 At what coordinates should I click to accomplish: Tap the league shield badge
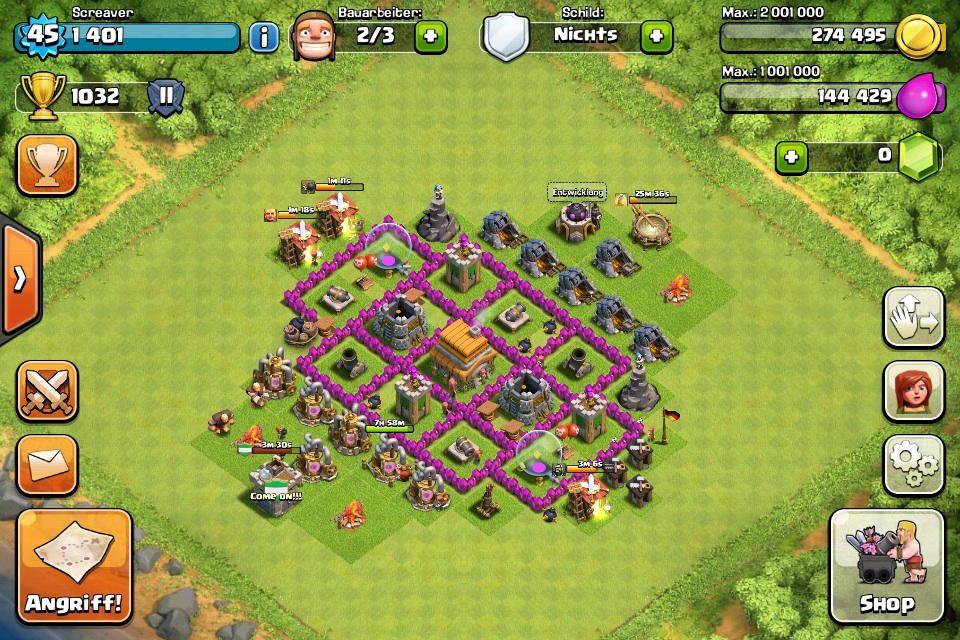coord(166,97)
